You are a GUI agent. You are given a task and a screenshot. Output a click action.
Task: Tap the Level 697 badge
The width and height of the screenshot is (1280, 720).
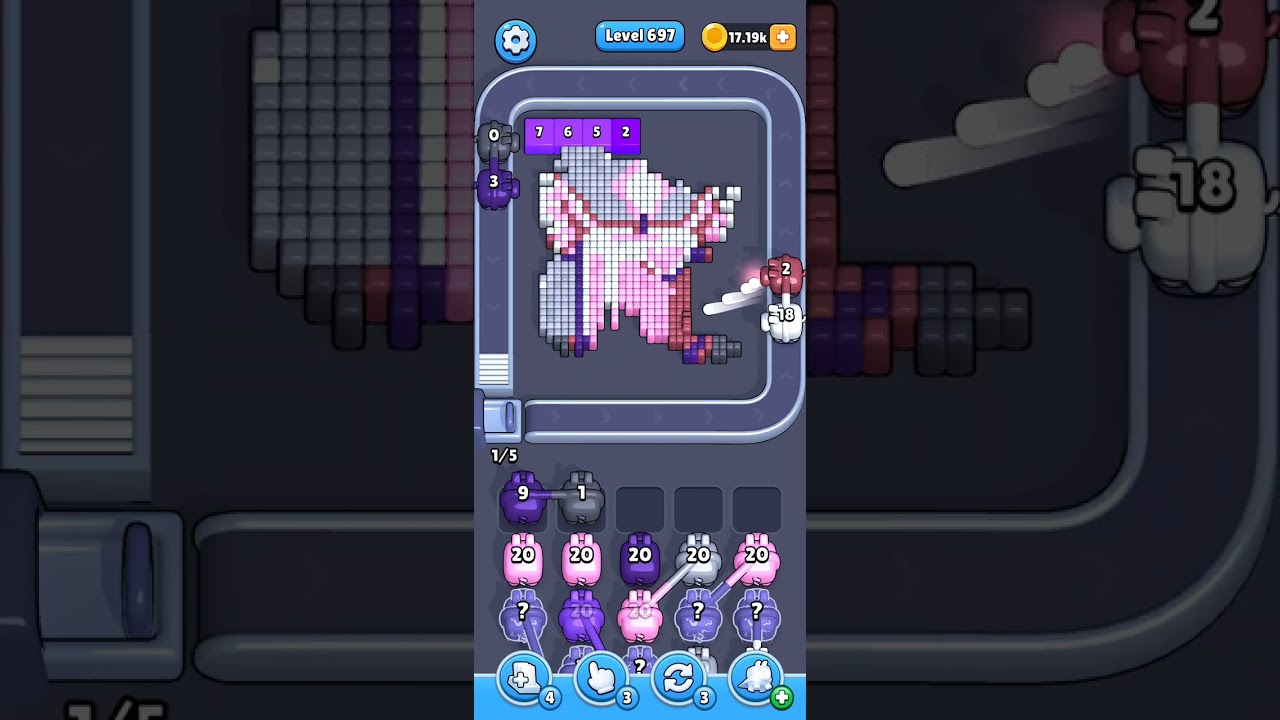640,35
